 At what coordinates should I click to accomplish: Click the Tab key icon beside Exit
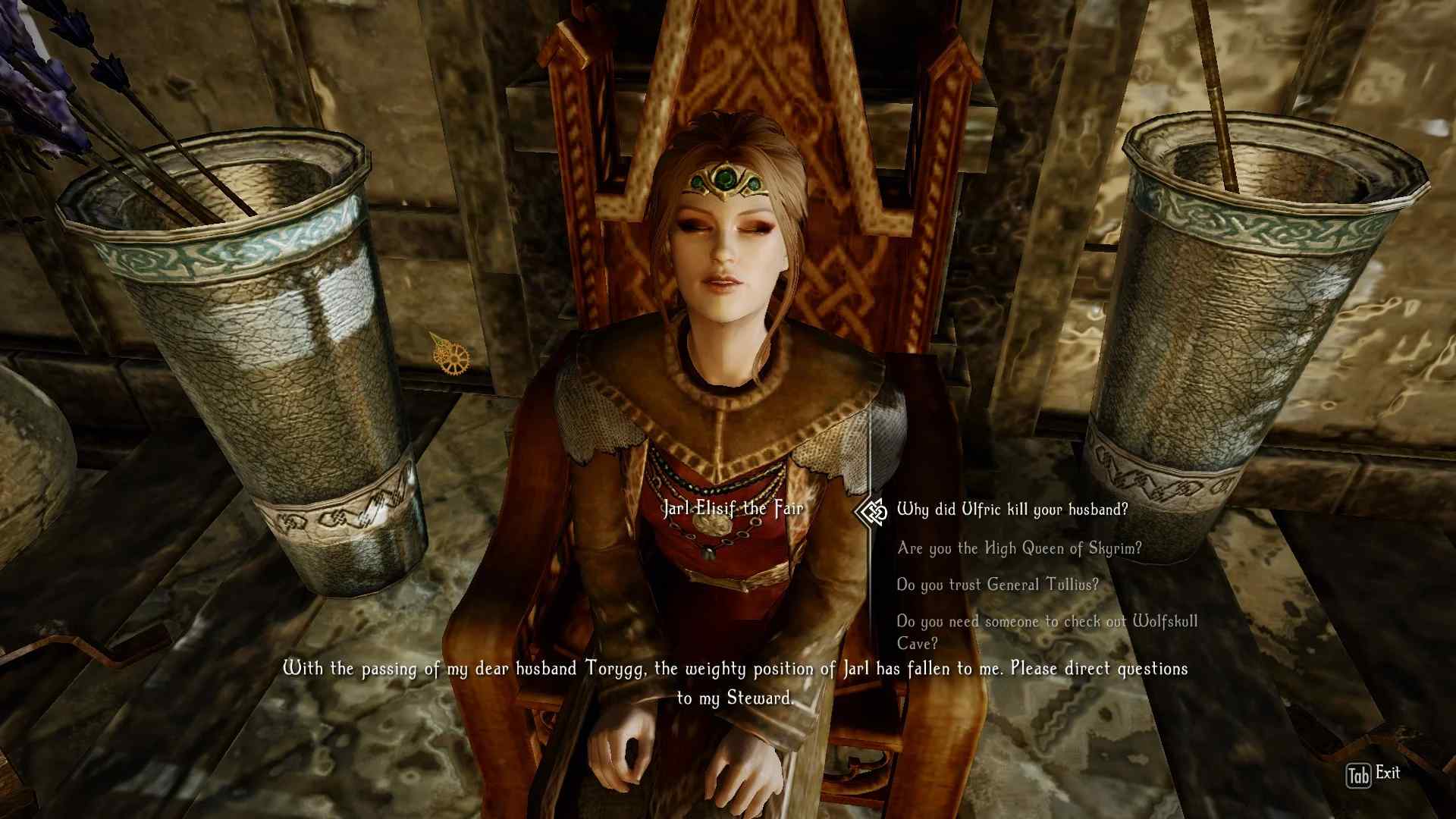tap(1358, 774)
